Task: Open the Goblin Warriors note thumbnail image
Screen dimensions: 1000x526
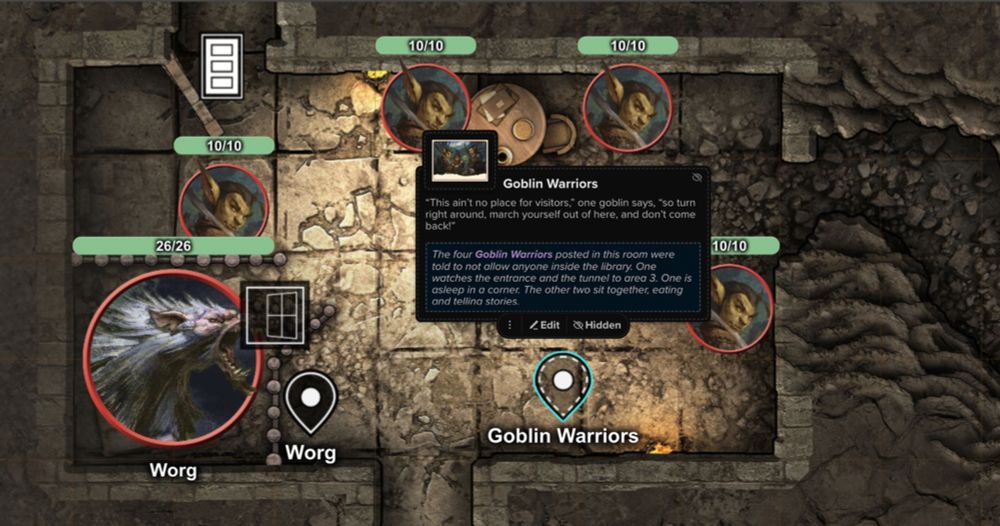Action: (x=460, y=160)
